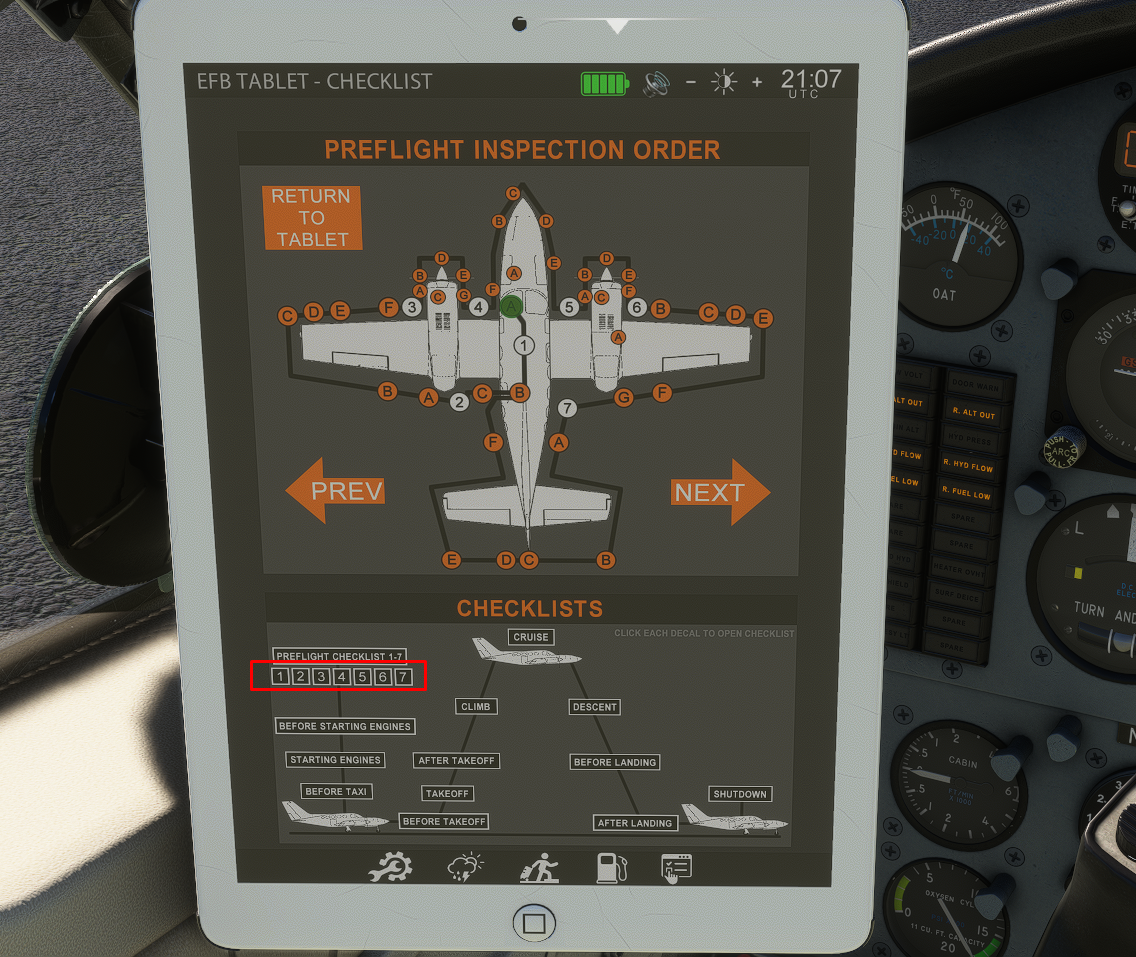Choose the AFTER TAKEOFF checklist
This screenshot has height=957, width=1136.
tap(457, 761)
